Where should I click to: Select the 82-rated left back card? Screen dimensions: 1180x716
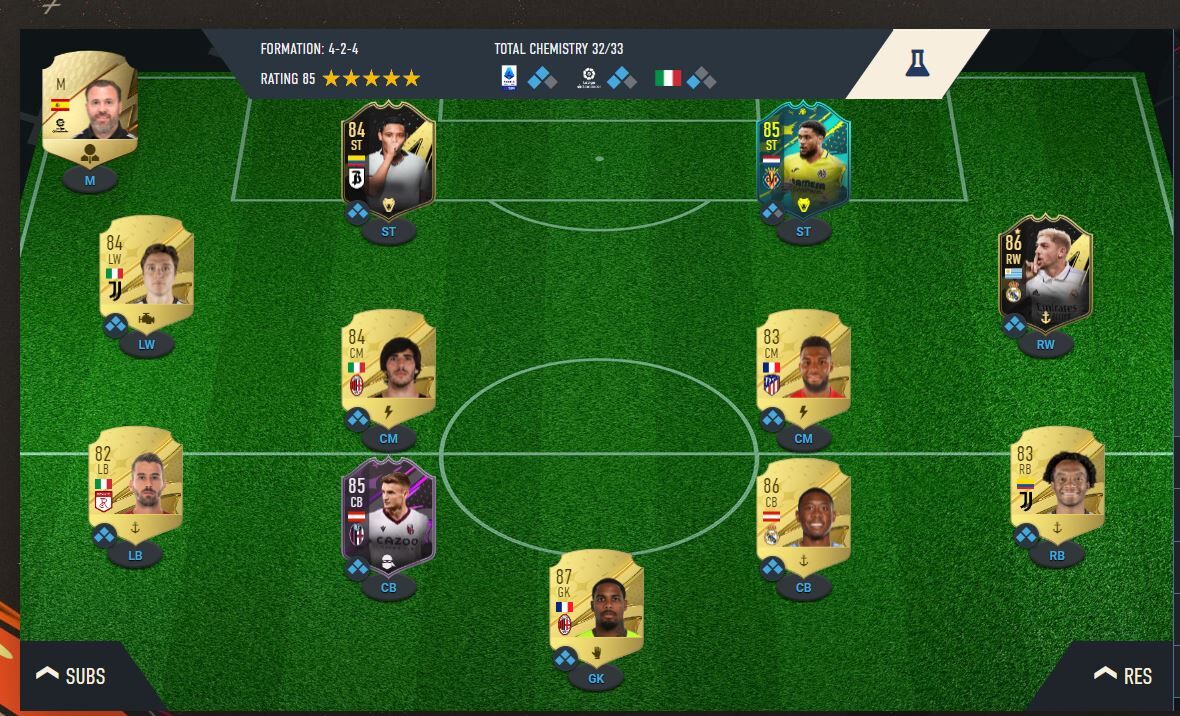tap(136, 480)
